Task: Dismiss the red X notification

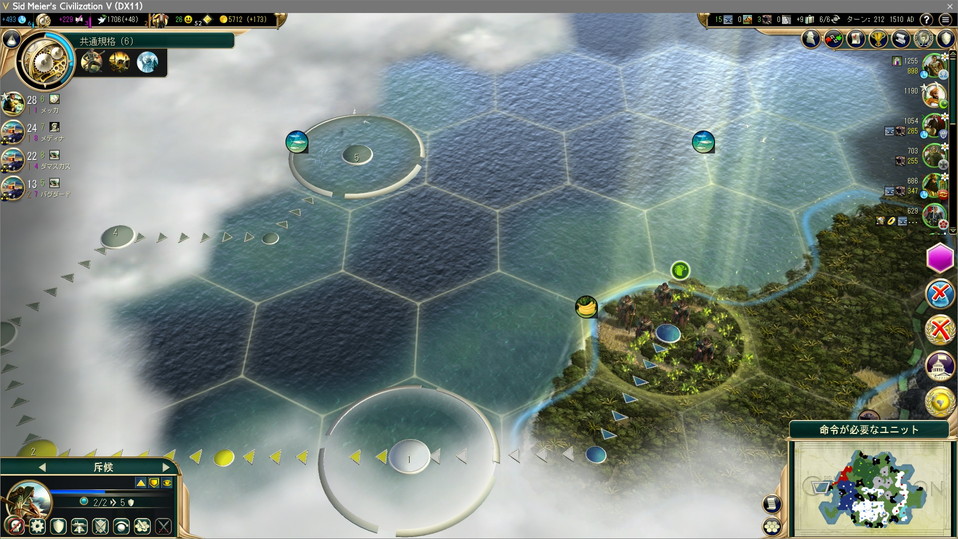Action: [x=940, y=328]
